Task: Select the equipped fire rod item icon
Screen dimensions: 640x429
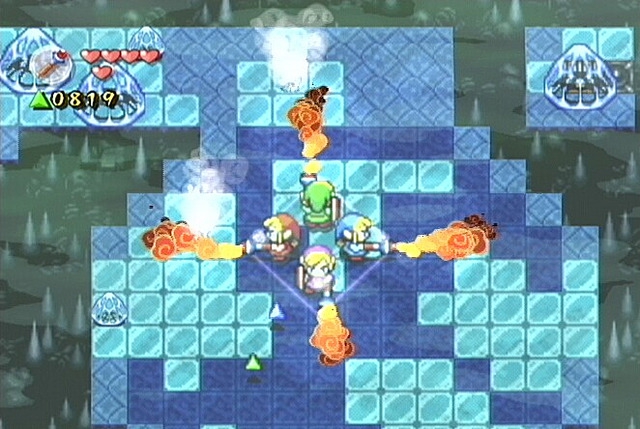Action: click(50, 65)
